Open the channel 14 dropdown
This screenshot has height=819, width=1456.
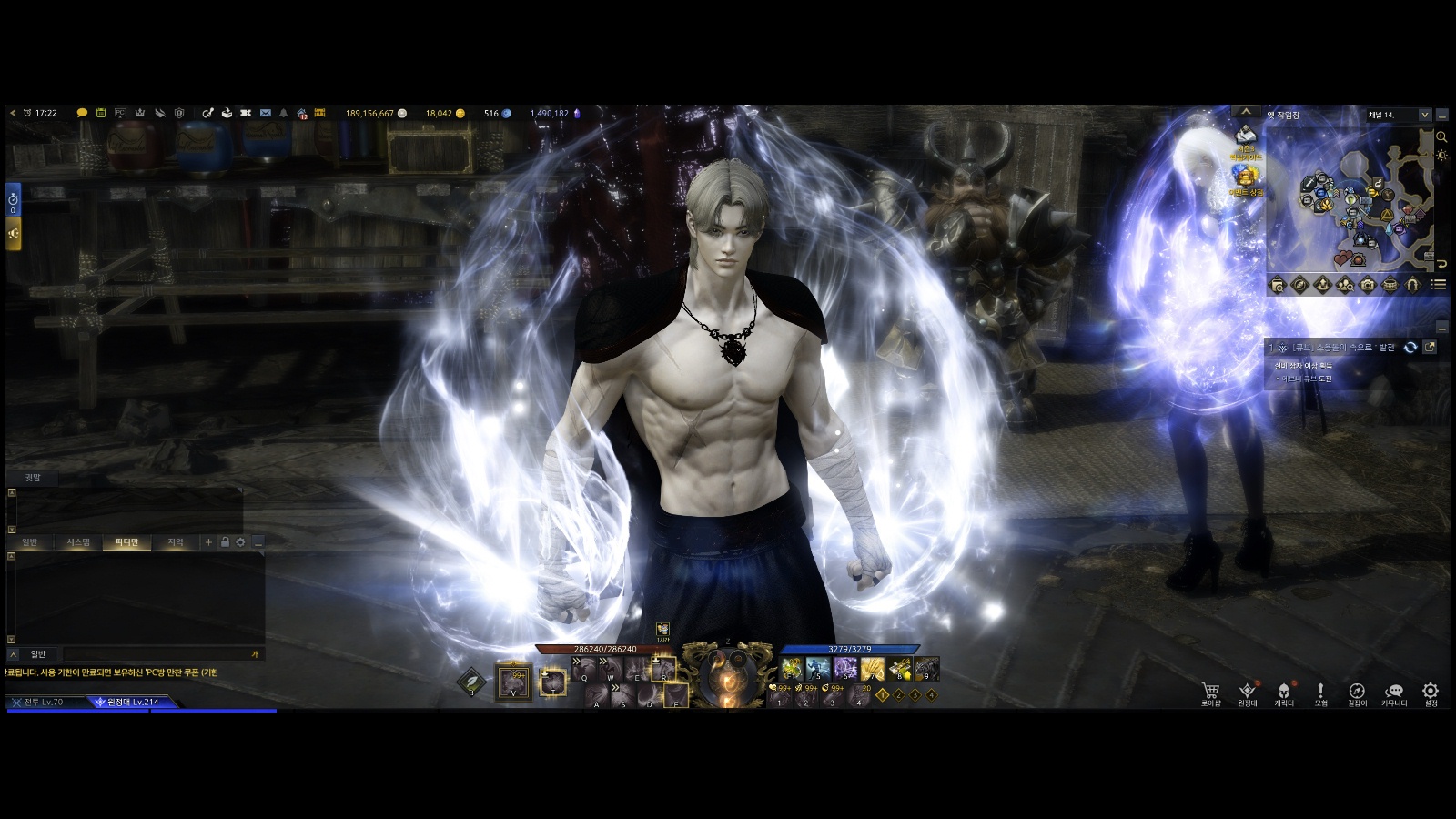coord(1424,116)
